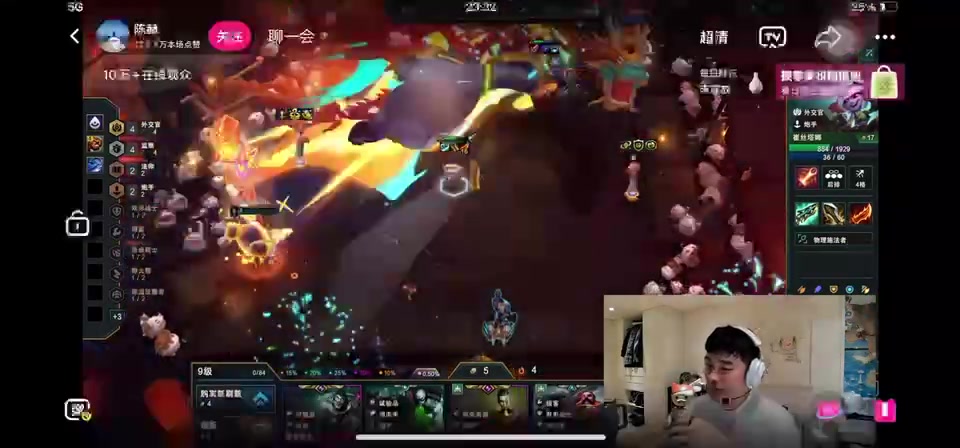Change video quality via 超清
This screenshot has height=448, width=960.
tap(713, 37)
